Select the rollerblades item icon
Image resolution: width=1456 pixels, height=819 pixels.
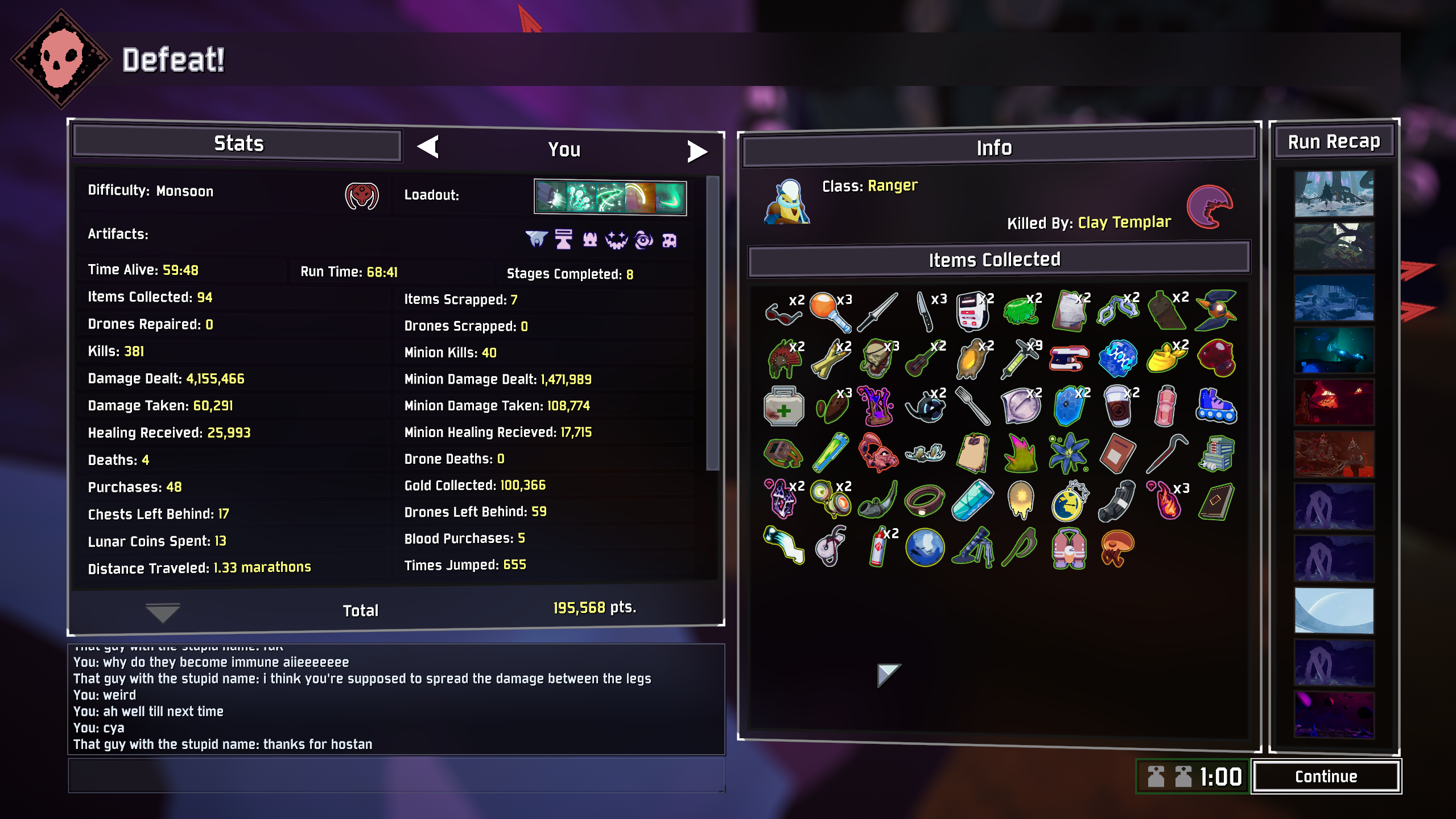(1216, 407)
